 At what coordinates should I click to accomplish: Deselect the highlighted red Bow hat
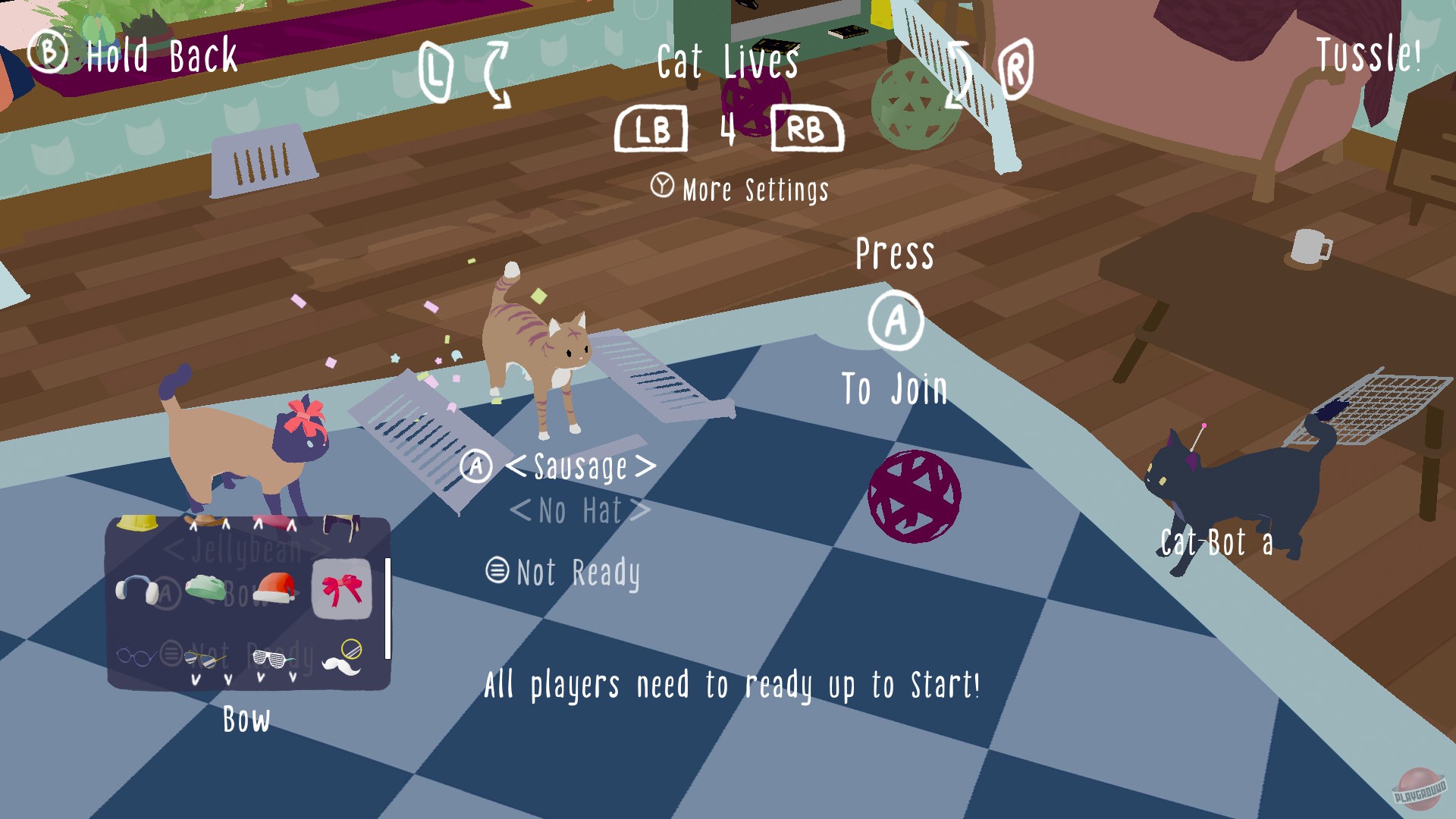pos(340,588)
